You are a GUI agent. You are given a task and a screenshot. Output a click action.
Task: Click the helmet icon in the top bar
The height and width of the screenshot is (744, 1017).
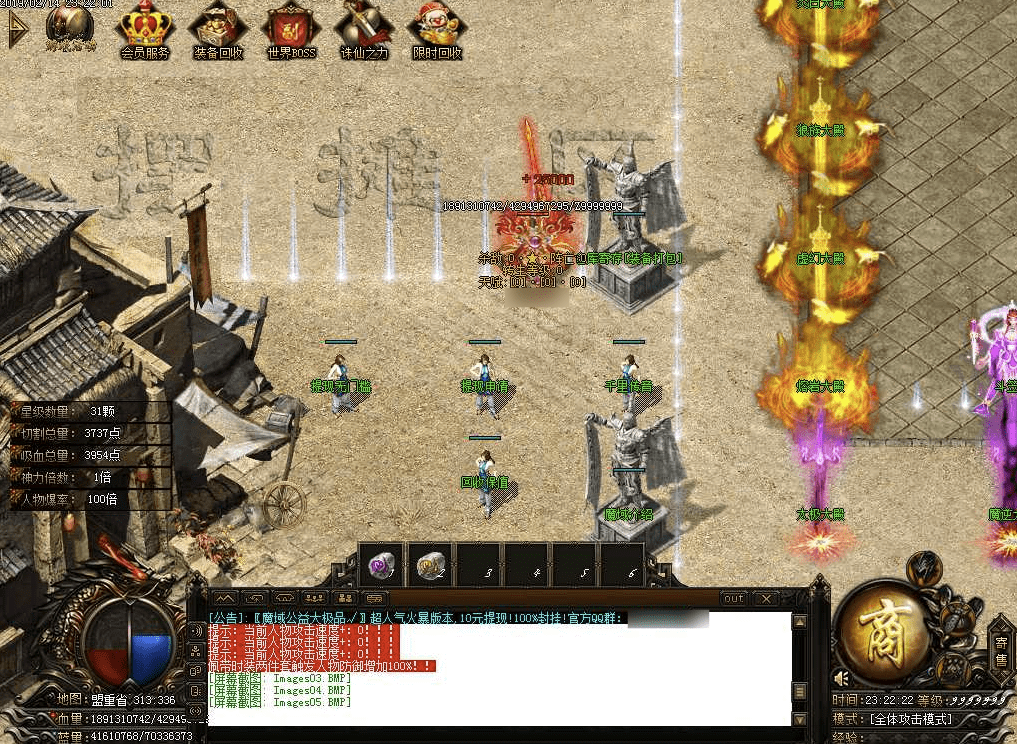coord(71,26)
